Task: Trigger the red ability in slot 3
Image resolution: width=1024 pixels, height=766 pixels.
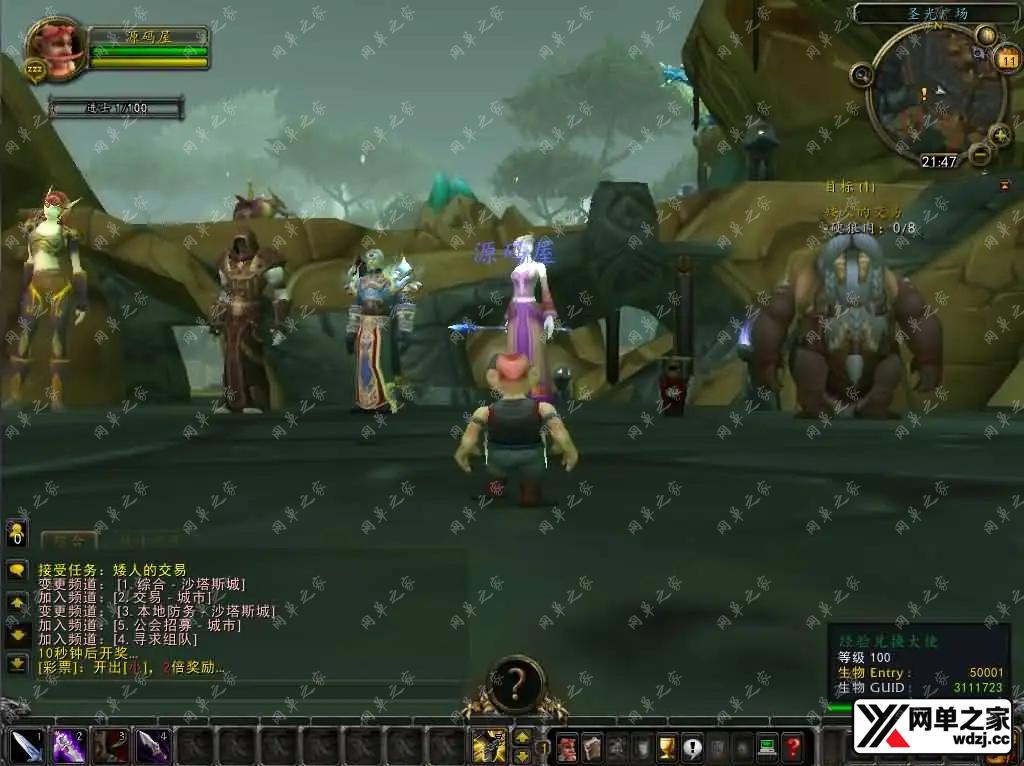Action: point(110,746)
